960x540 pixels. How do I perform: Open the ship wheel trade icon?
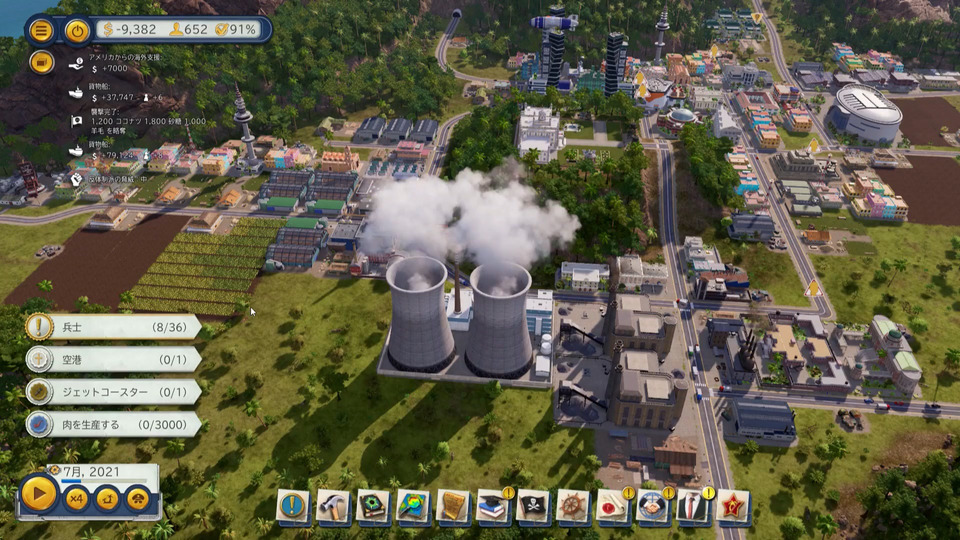pos(573,506)
